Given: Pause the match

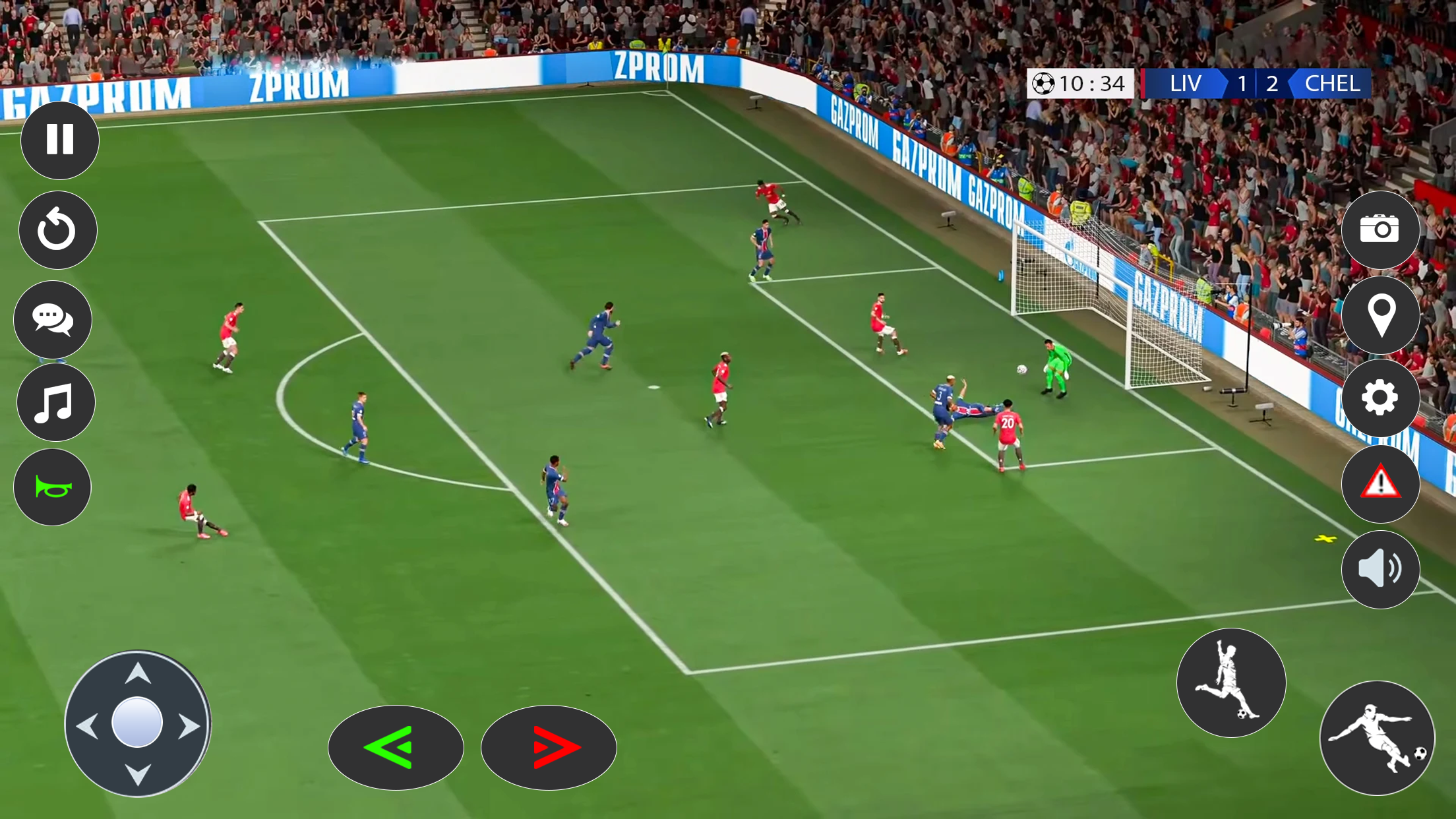Looking at the screenshot, I should click(59, 139).
